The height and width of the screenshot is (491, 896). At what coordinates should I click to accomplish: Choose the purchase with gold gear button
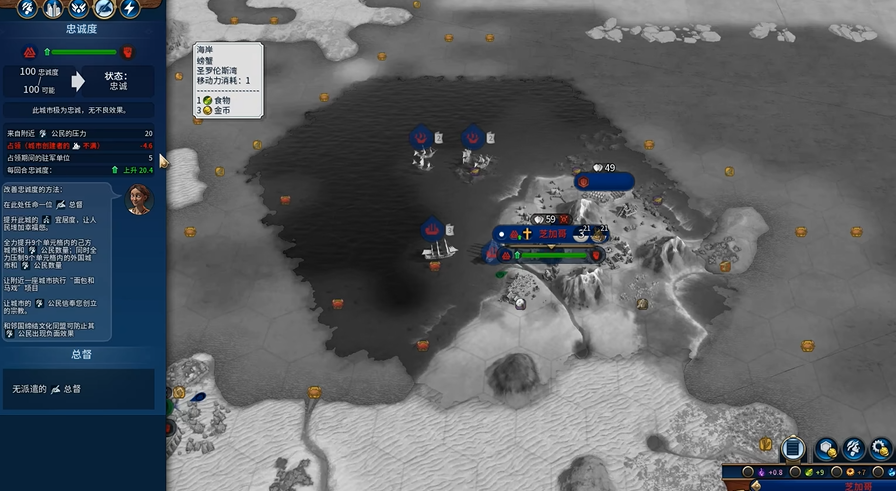881,449
